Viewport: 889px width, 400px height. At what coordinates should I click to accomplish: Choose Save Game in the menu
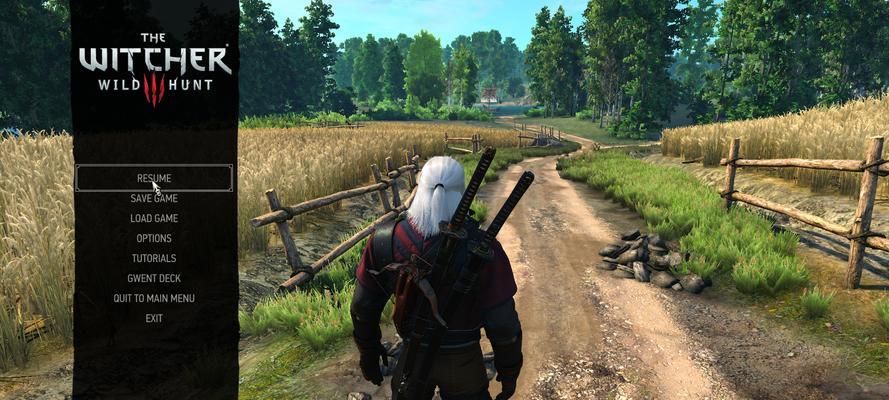click(154, 198)
